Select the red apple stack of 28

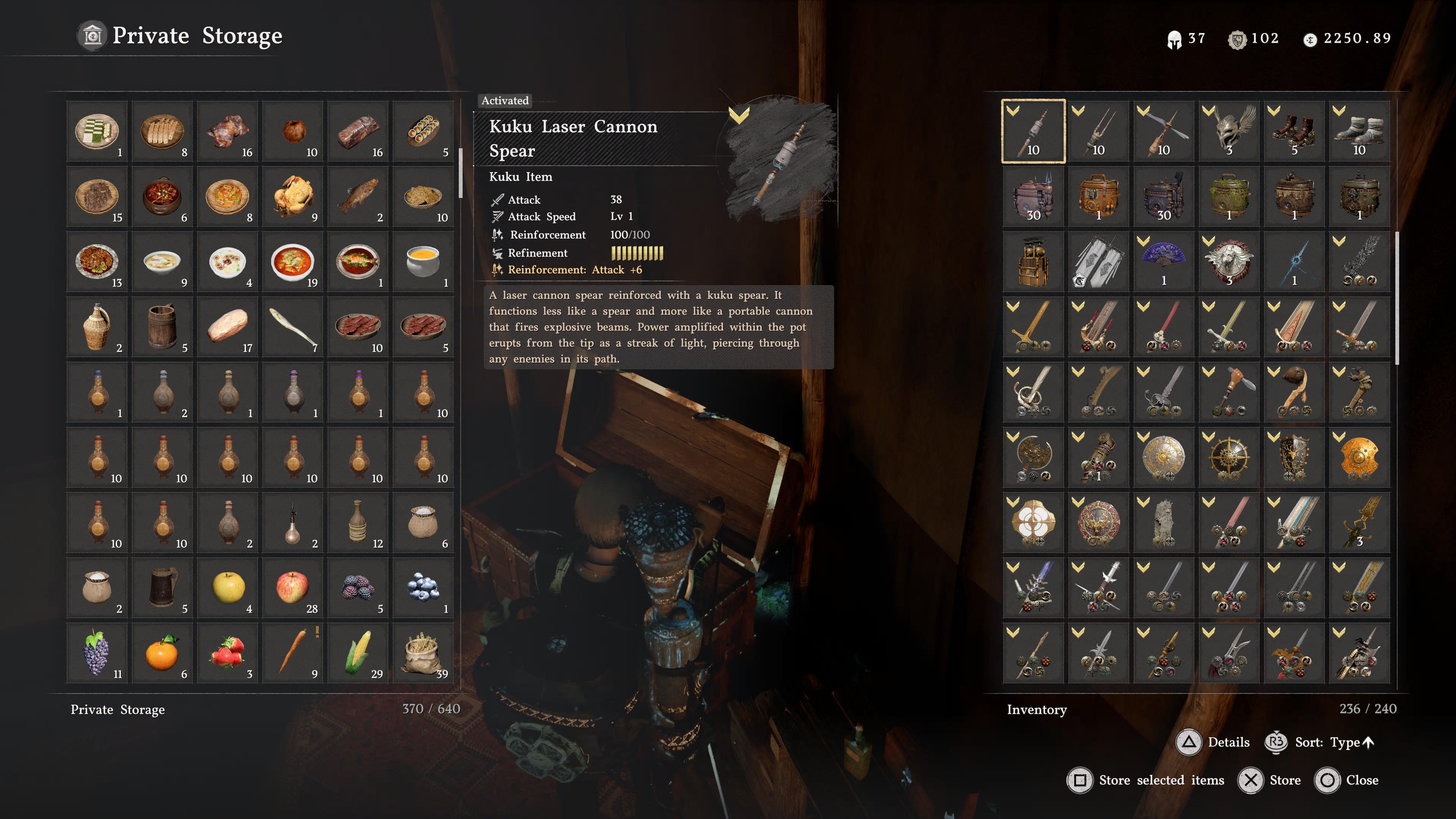tap(293, 588)
